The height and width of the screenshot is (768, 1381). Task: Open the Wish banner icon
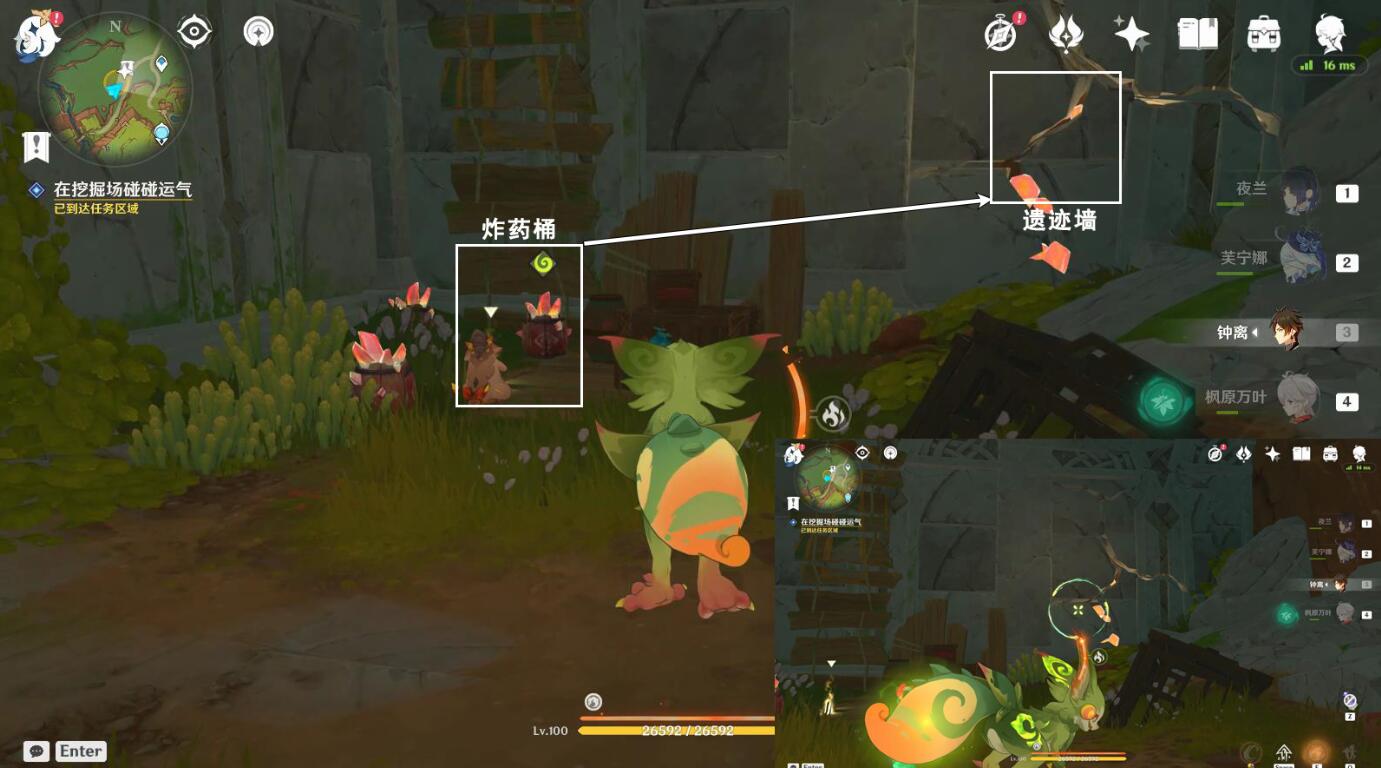pyautogui.click(x=1066, y=35)
